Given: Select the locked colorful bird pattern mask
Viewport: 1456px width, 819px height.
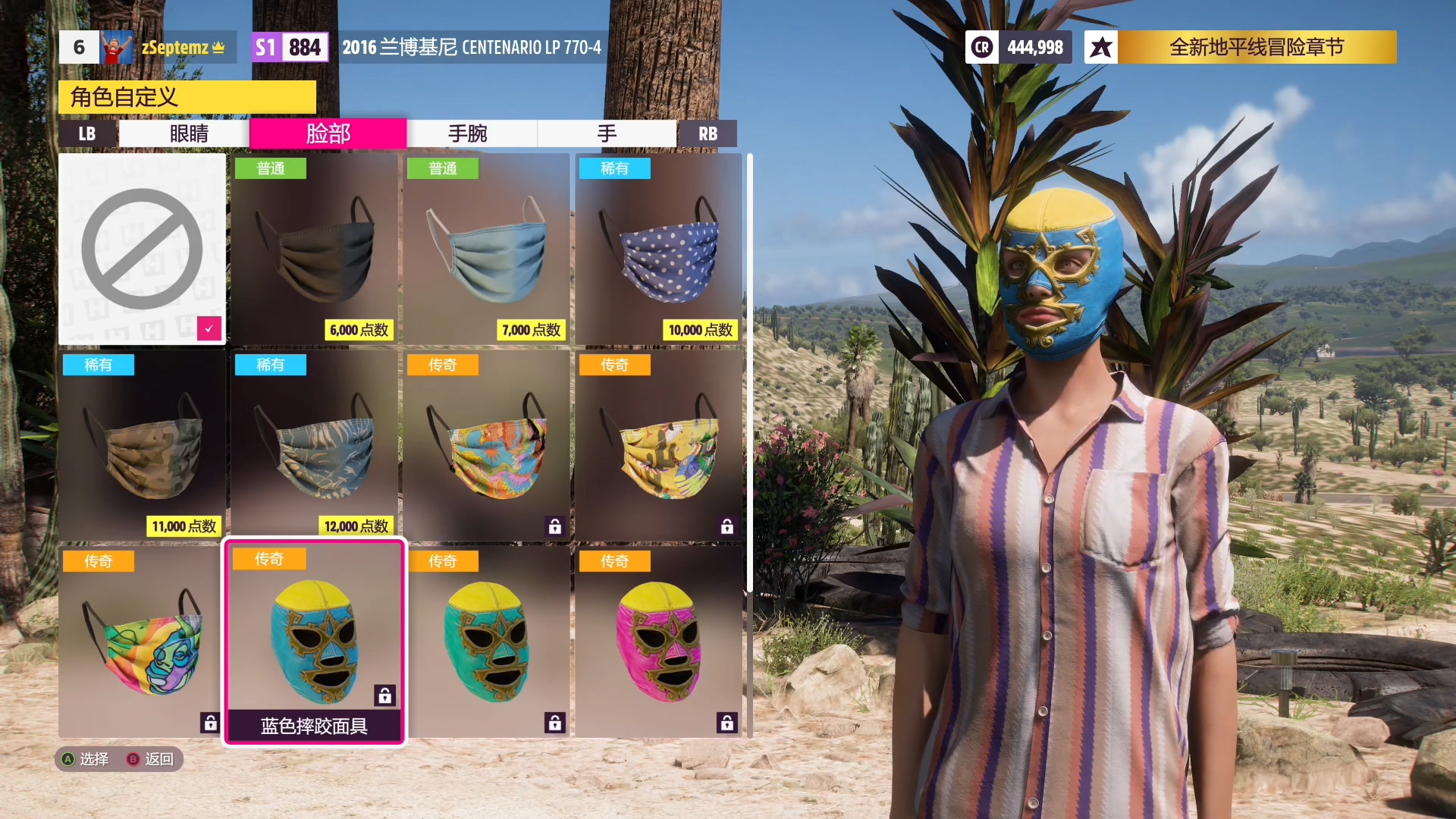Looking at the screenshot, I should (x=487, y=445).
